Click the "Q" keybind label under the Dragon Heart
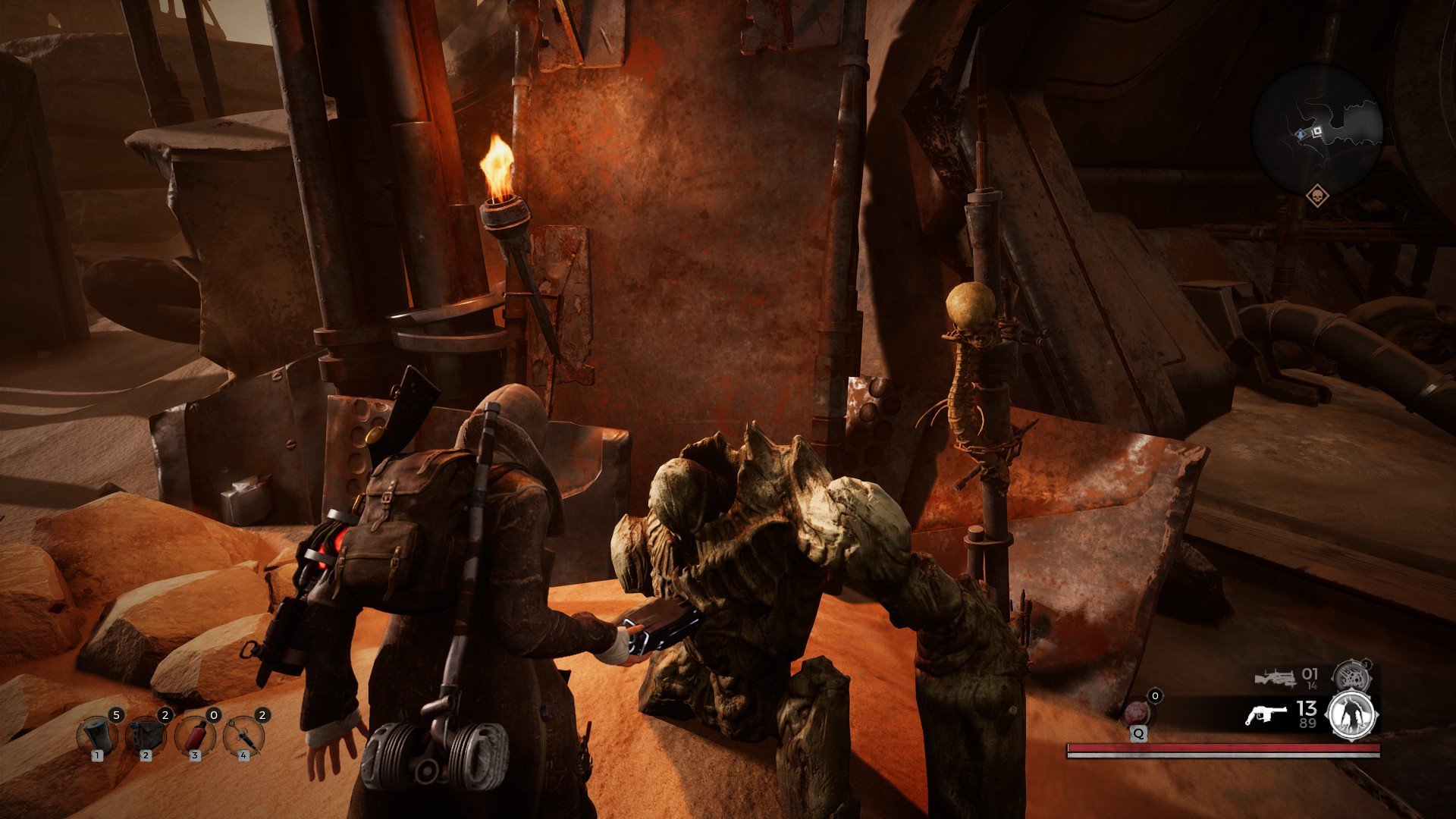 tap(1139, 734)
